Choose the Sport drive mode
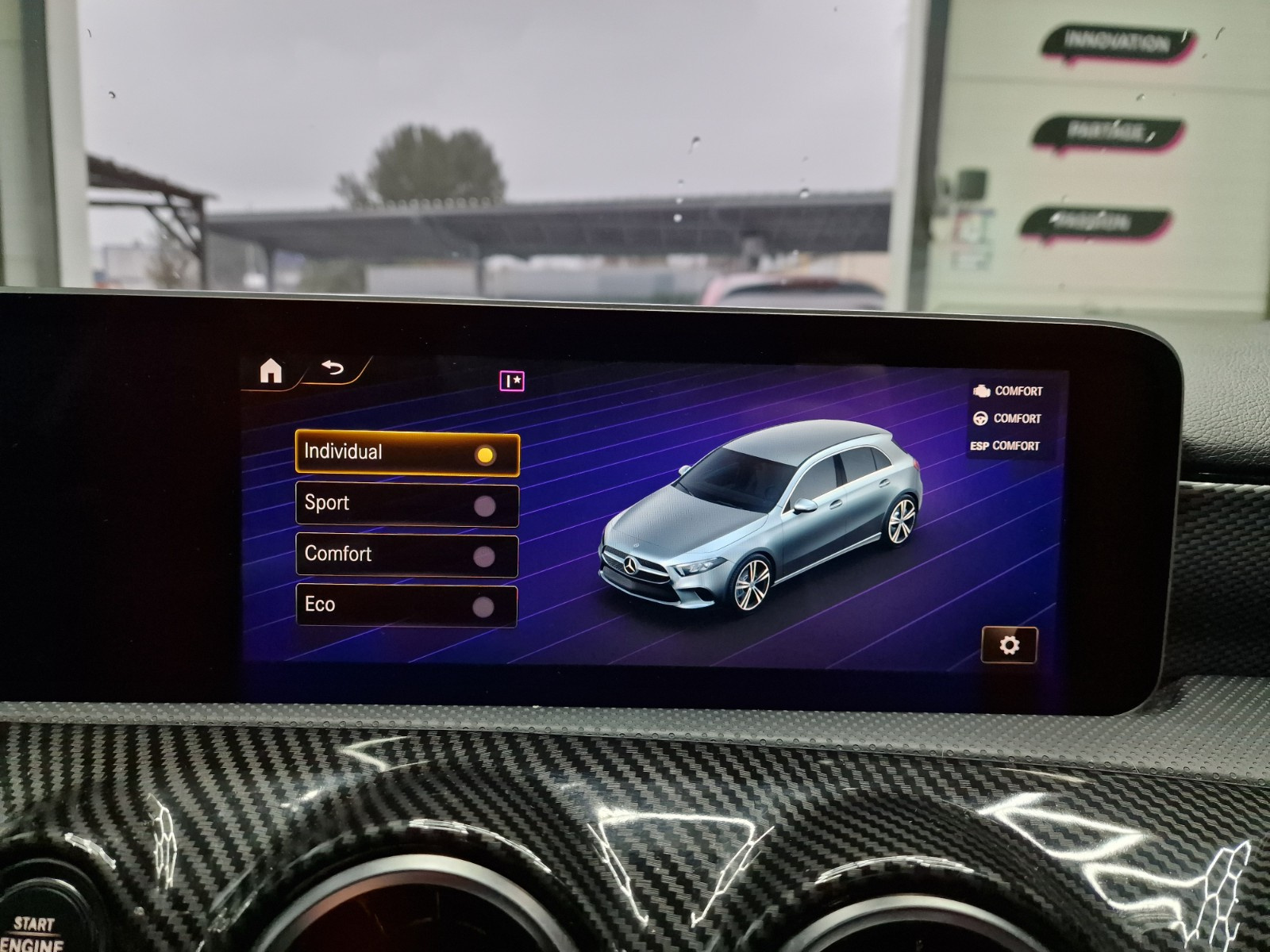Viewport: 1270px width, 952px height. (x=407, y=505)
